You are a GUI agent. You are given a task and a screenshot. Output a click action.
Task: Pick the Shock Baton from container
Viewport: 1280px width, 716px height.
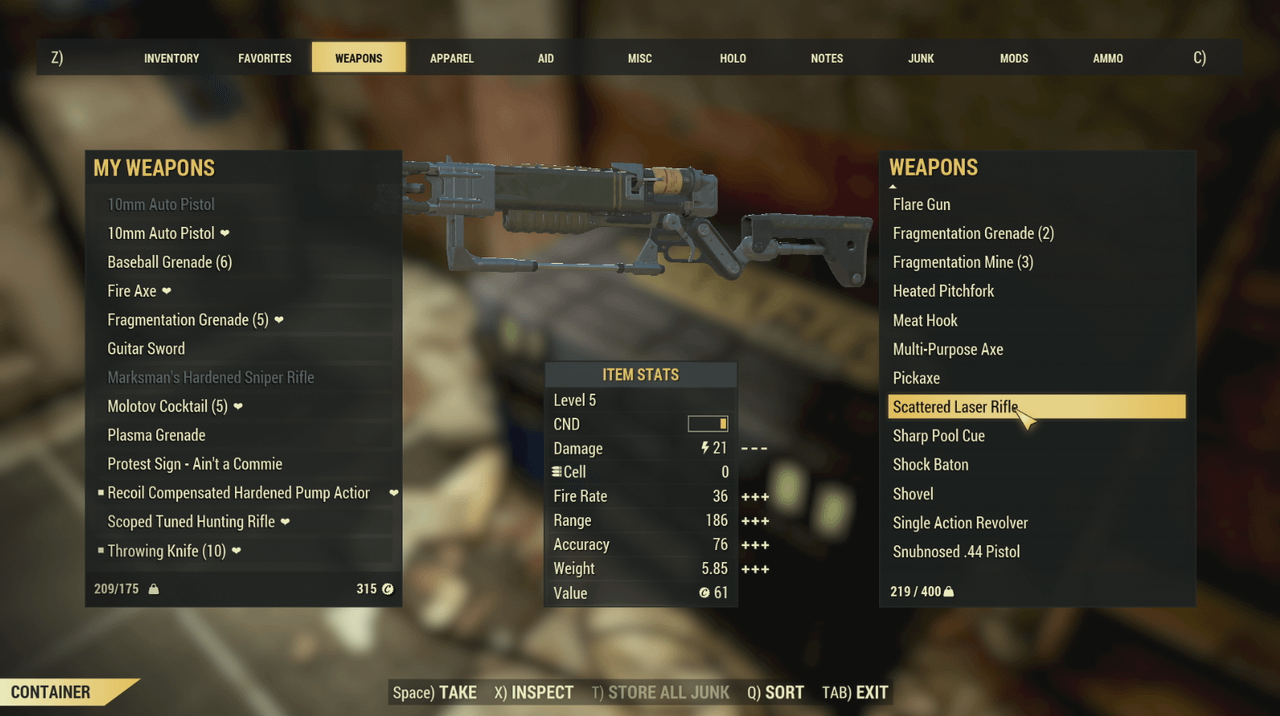click(930, 465)
